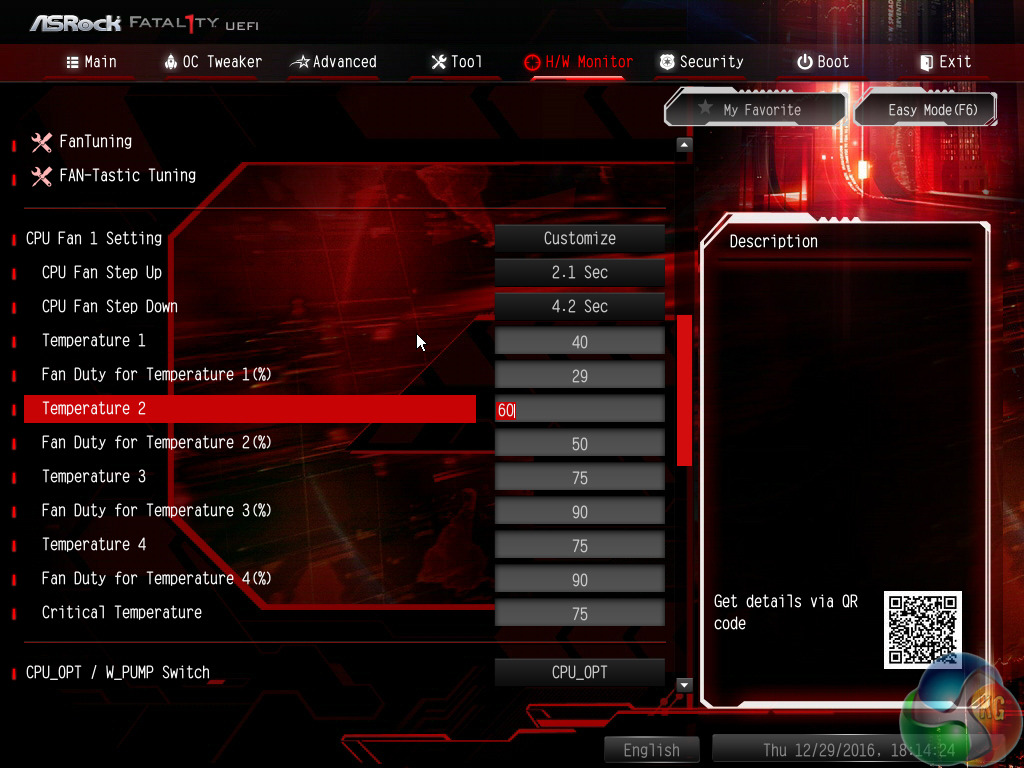Open My Favorite list
This screenshot has width=1024, height=768.
pos(755,110)
